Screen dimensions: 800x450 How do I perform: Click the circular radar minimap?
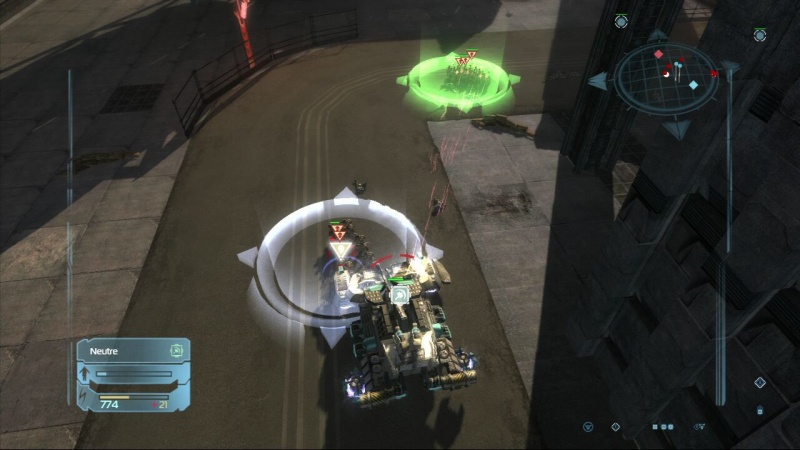[x=666, y=74]
